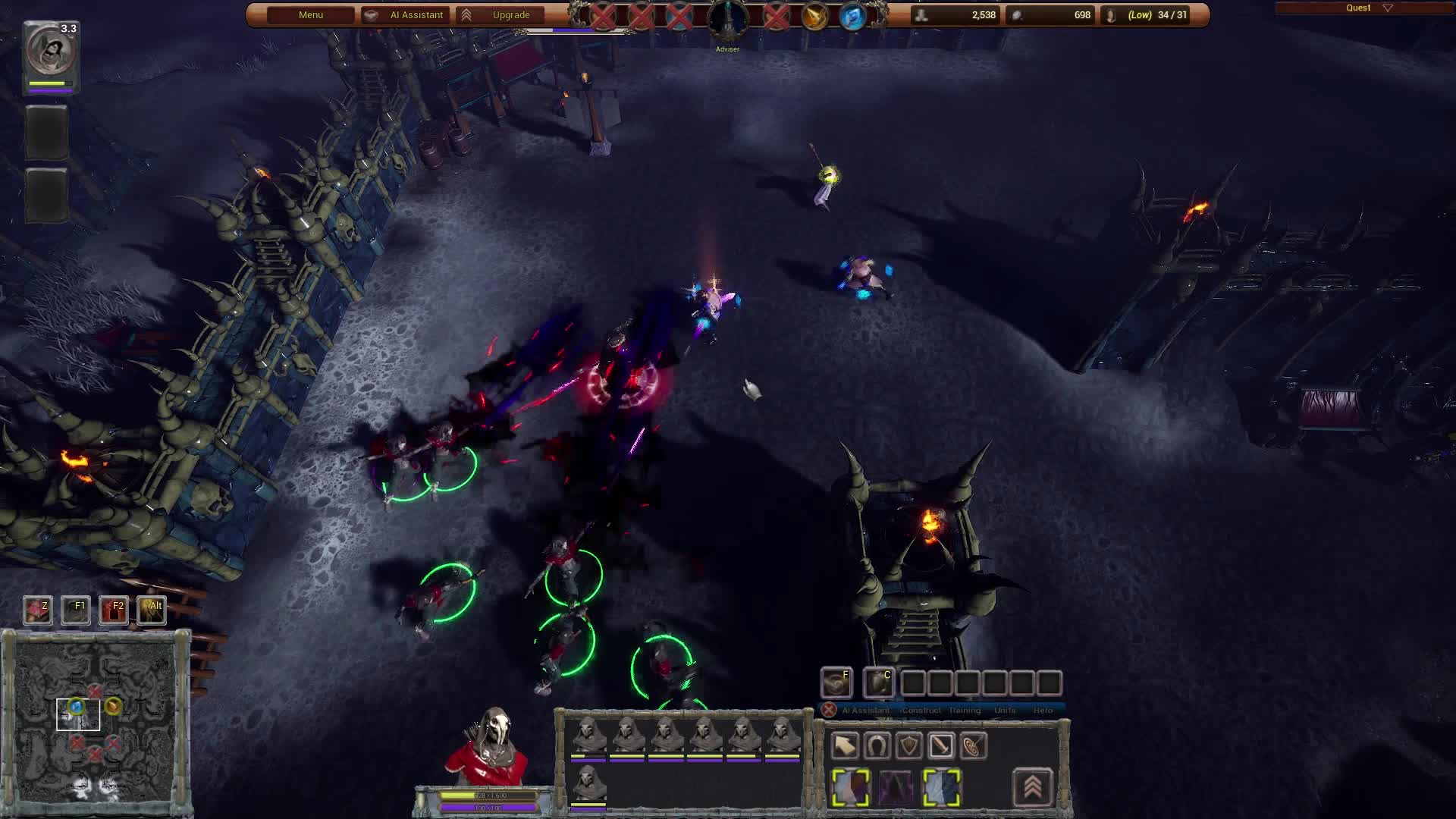Choose the shield defend command

click(908, 746)
